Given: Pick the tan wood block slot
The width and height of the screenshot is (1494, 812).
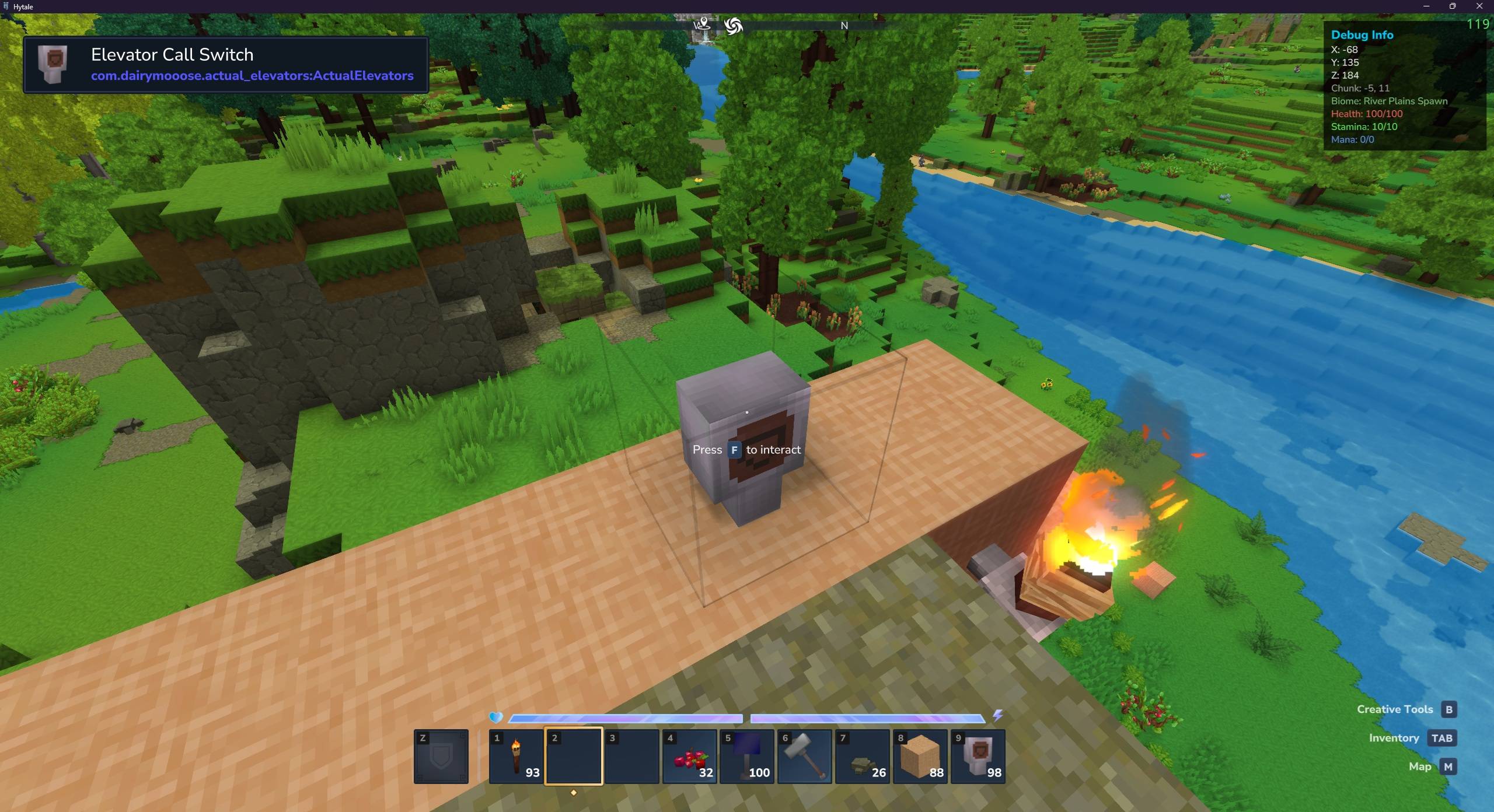Looking at the screenshot, I should 920,756.
